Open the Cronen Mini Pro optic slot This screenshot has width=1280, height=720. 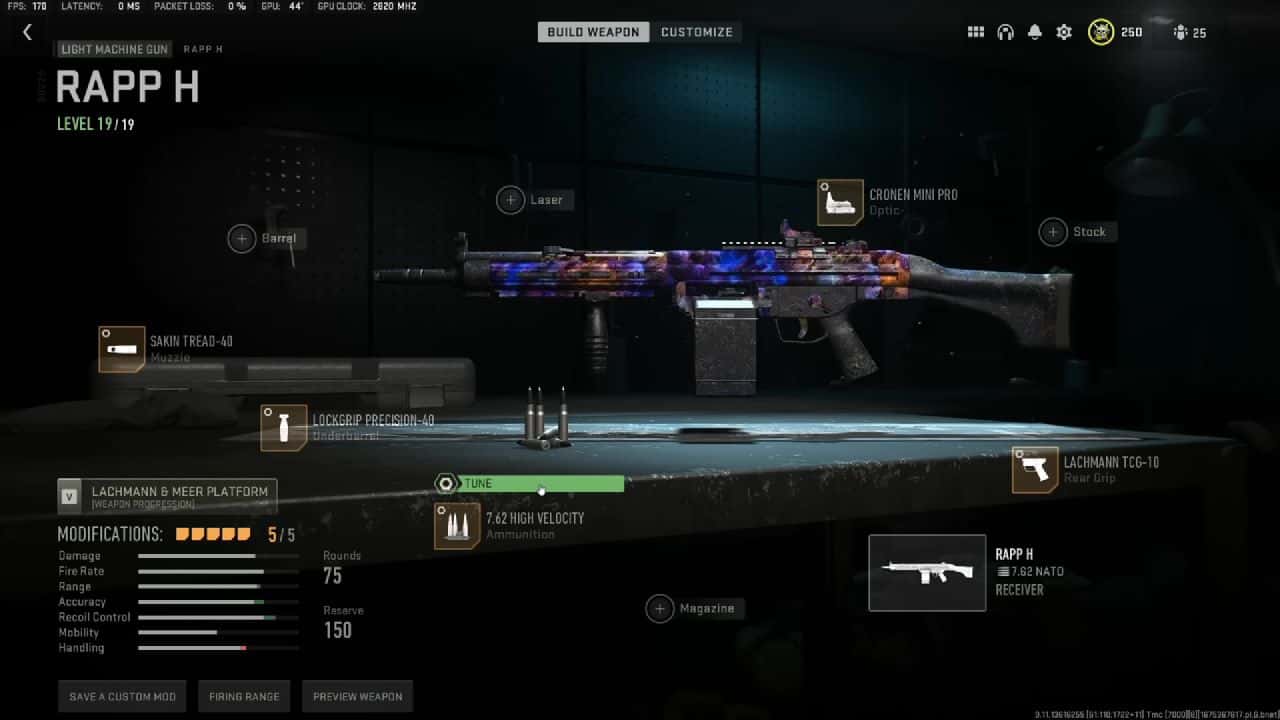(838, 200)
